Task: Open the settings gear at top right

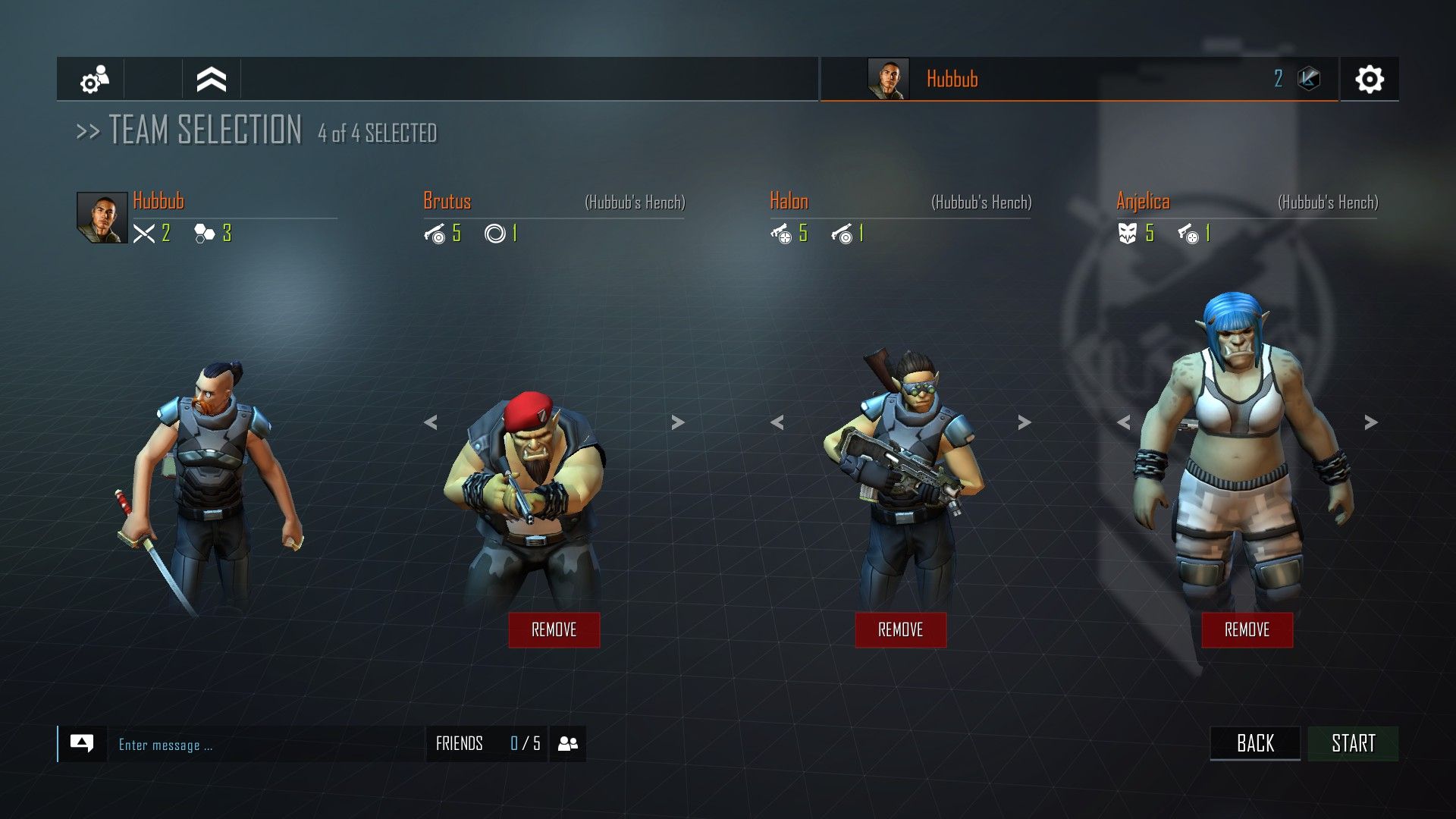Action: [1371, 79]
